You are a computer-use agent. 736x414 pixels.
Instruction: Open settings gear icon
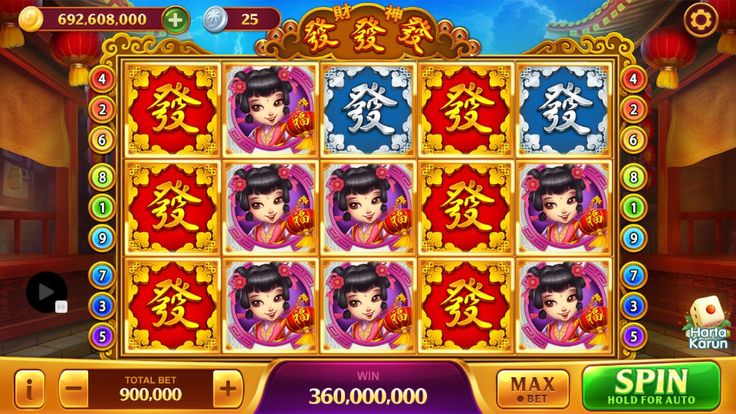click(700, 19)
